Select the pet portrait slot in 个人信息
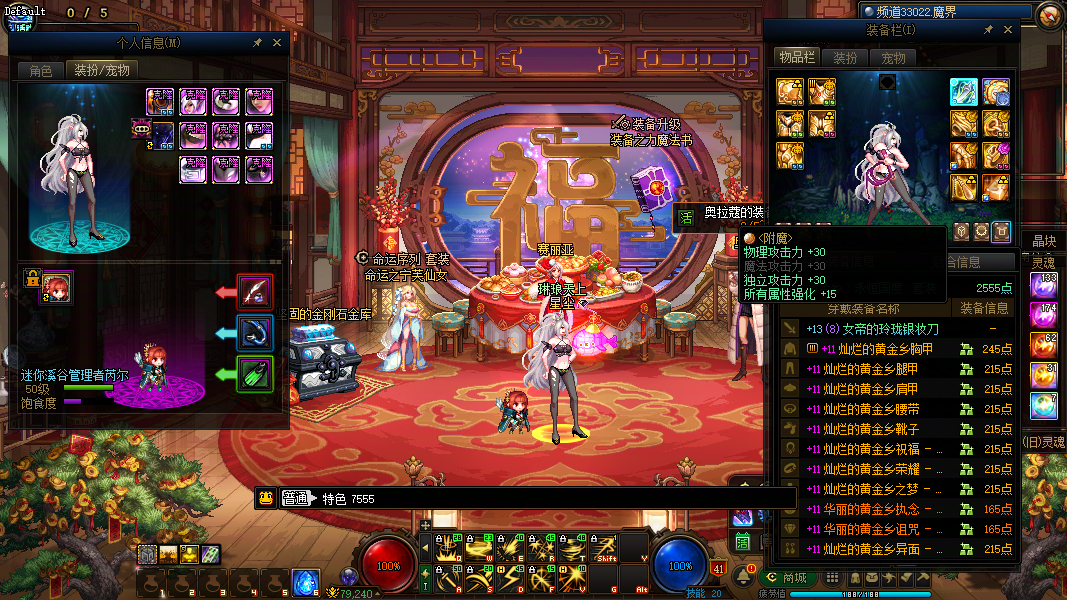 (55, 288)
